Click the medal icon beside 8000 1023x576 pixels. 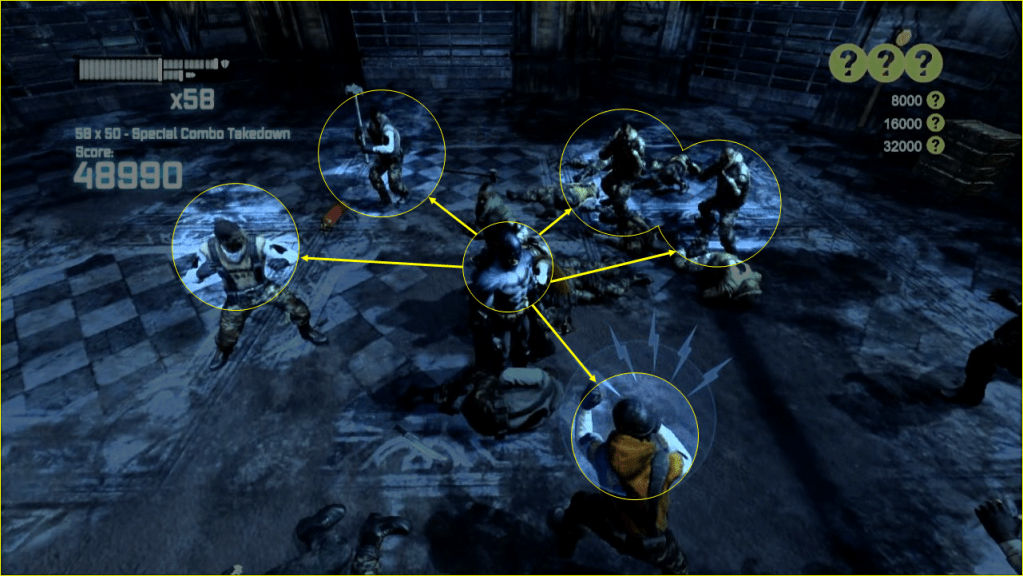point(936,100)
